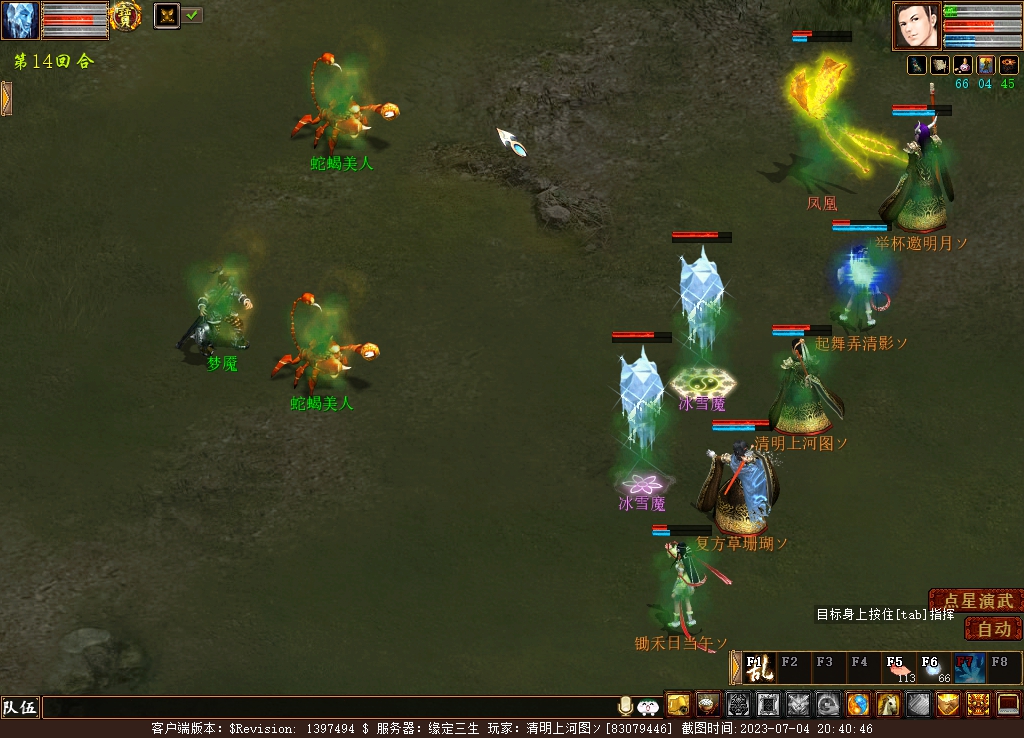
Task: Open the emoticon face picker
Action: (x=648, y=707)
